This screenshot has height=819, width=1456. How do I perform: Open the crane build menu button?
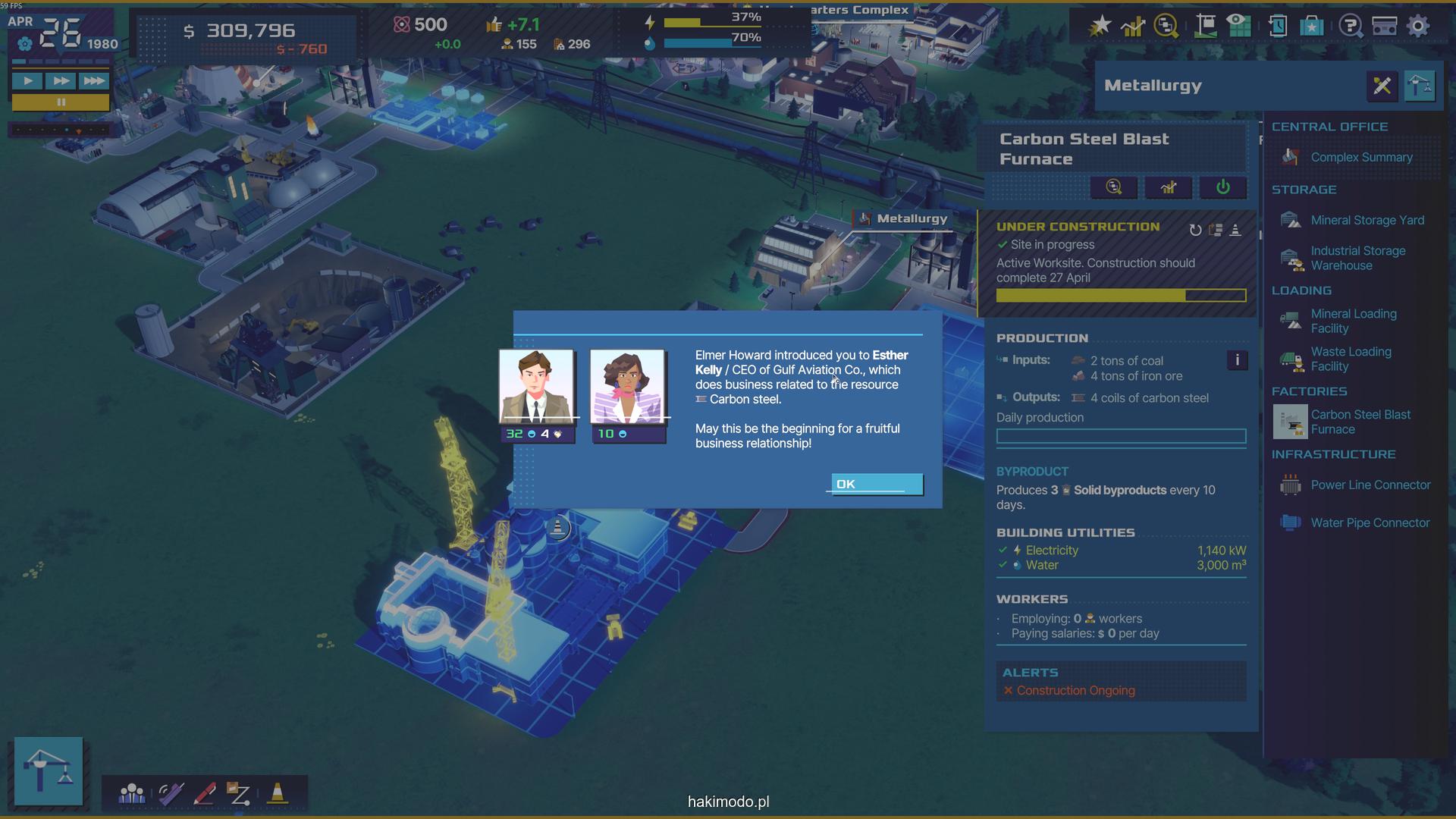49,770
